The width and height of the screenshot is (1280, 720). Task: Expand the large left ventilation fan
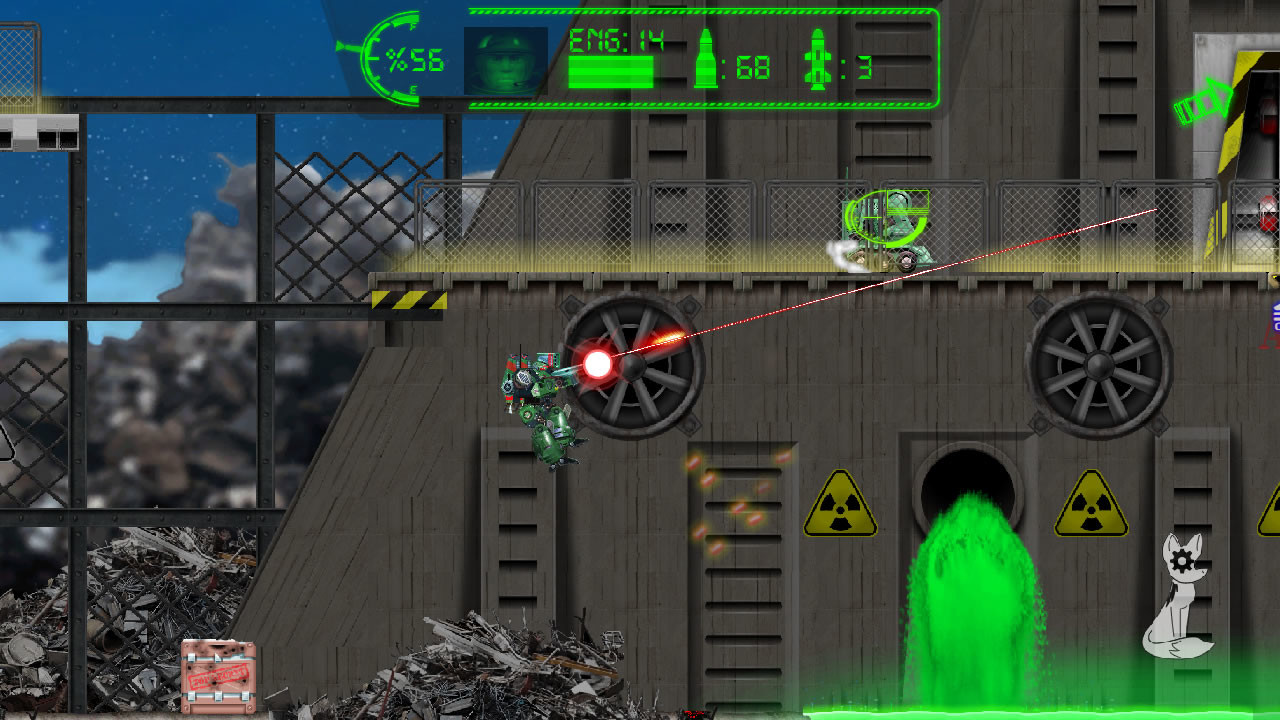pos(630,370)
